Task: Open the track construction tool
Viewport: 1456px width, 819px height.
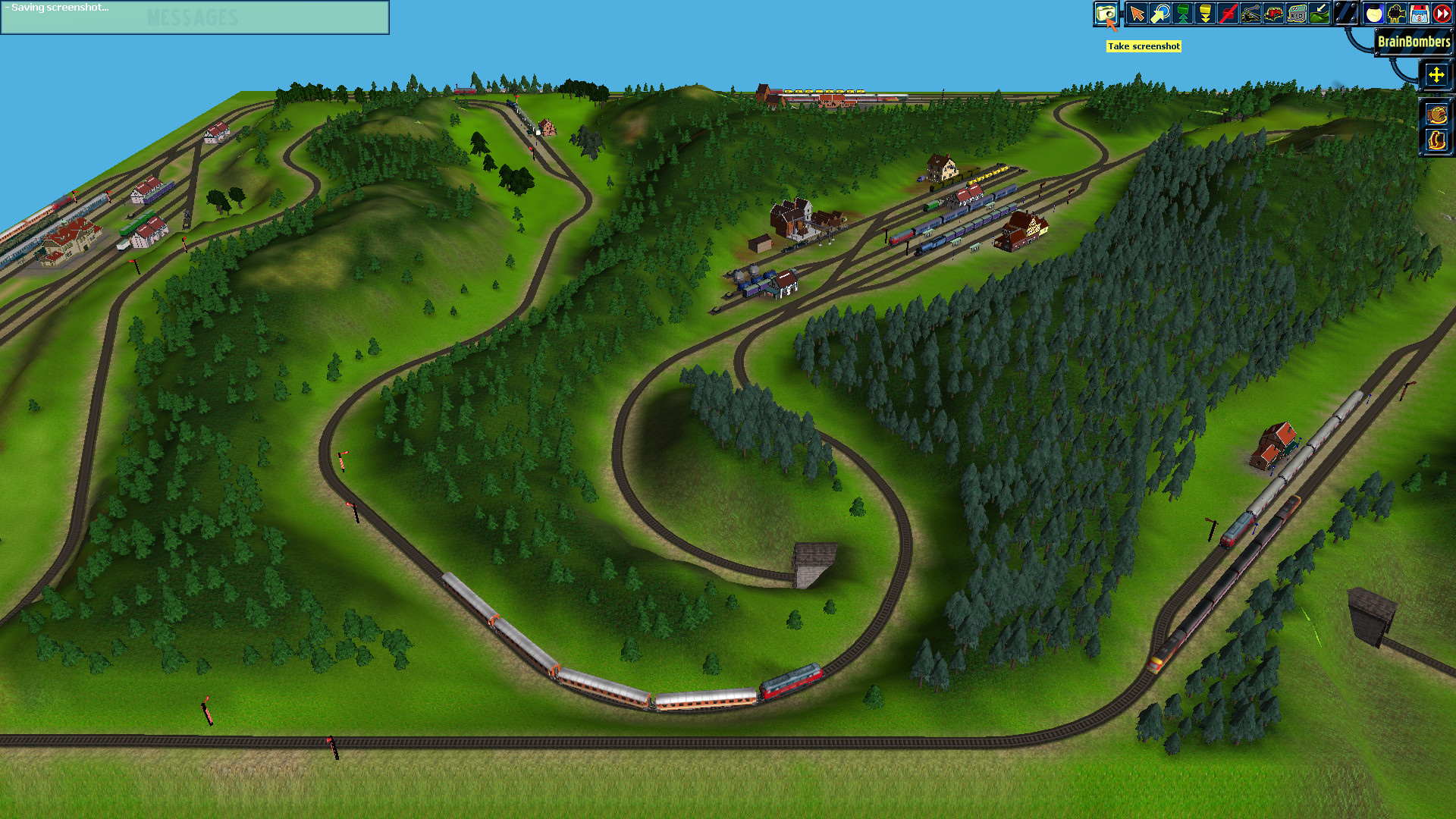Action: click(x=1250, y=13)
